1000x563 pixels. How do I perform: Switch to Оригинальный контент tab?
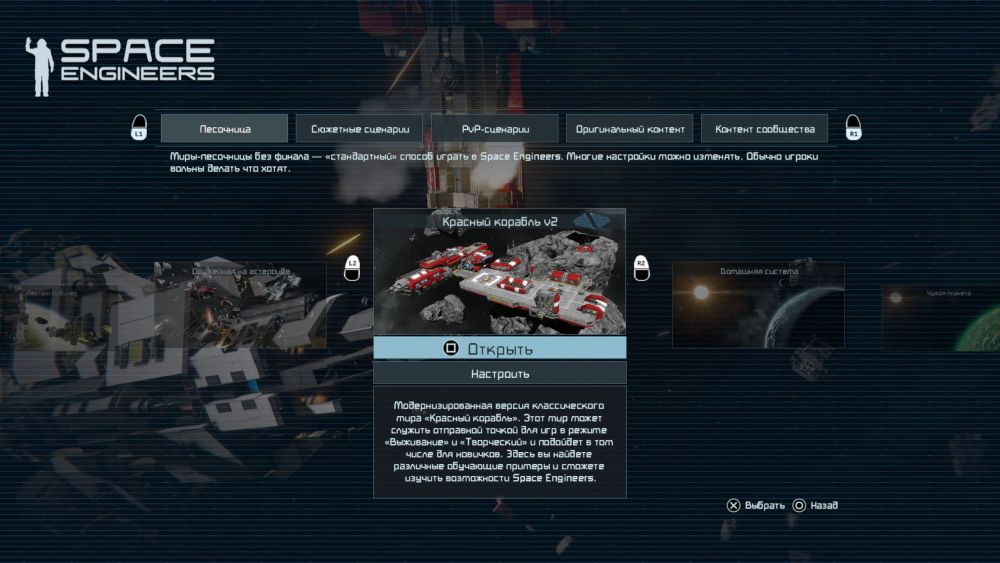tap(630, 129)
